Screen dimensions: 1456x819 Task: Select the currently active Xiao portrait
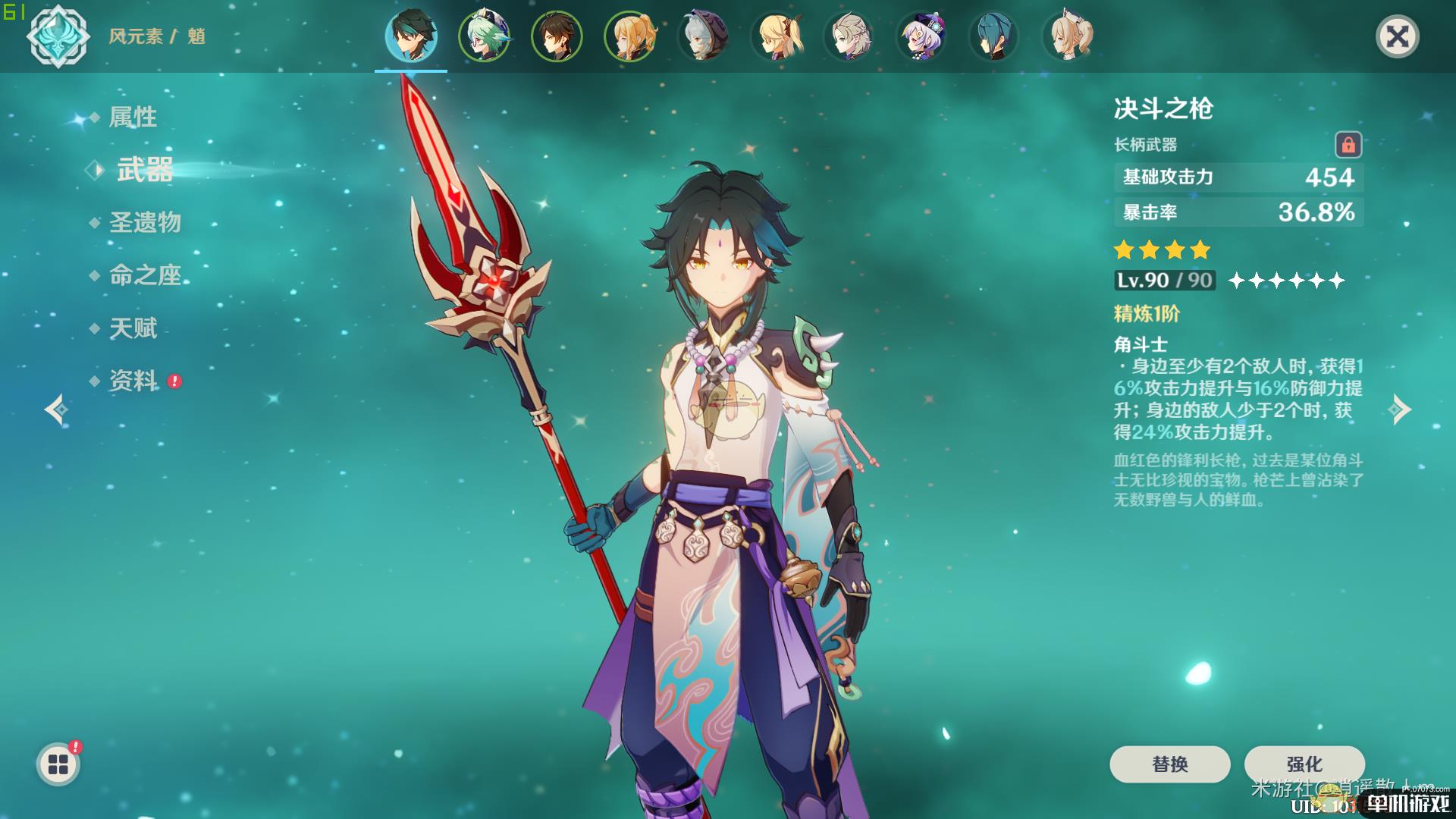[411, 36]
